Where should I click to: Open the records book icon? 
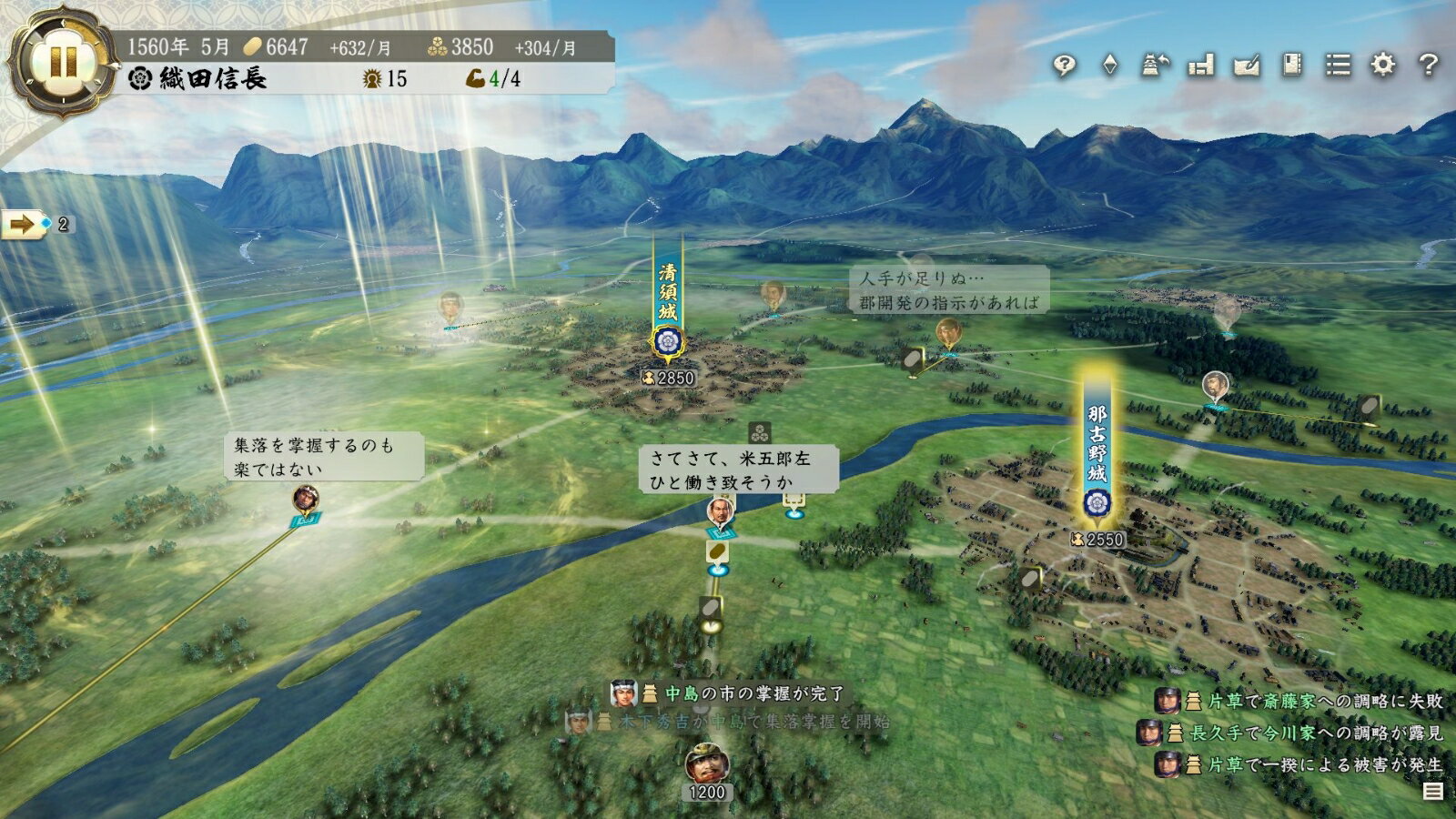(1292, 65)
